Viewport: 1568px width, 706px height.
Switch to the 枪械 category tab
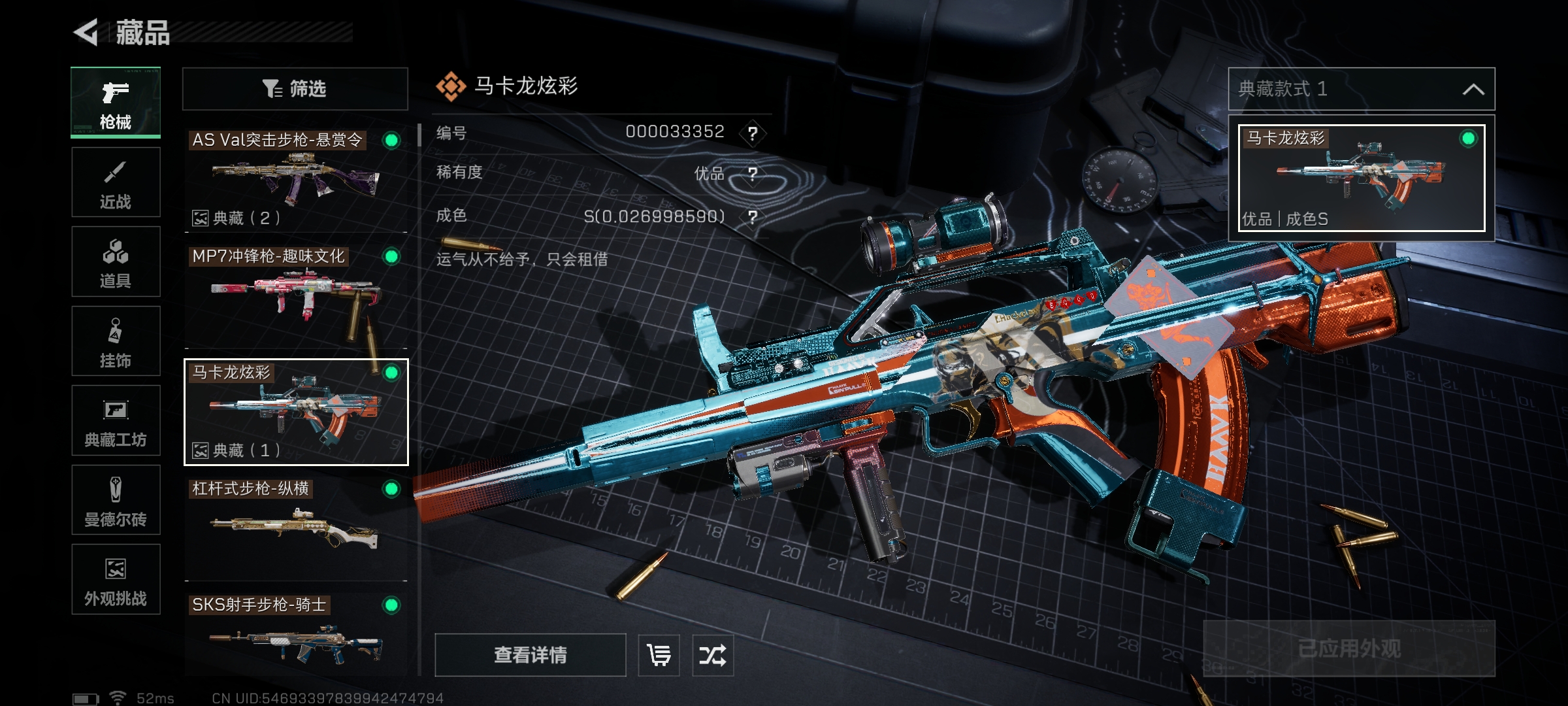(116, 103)
